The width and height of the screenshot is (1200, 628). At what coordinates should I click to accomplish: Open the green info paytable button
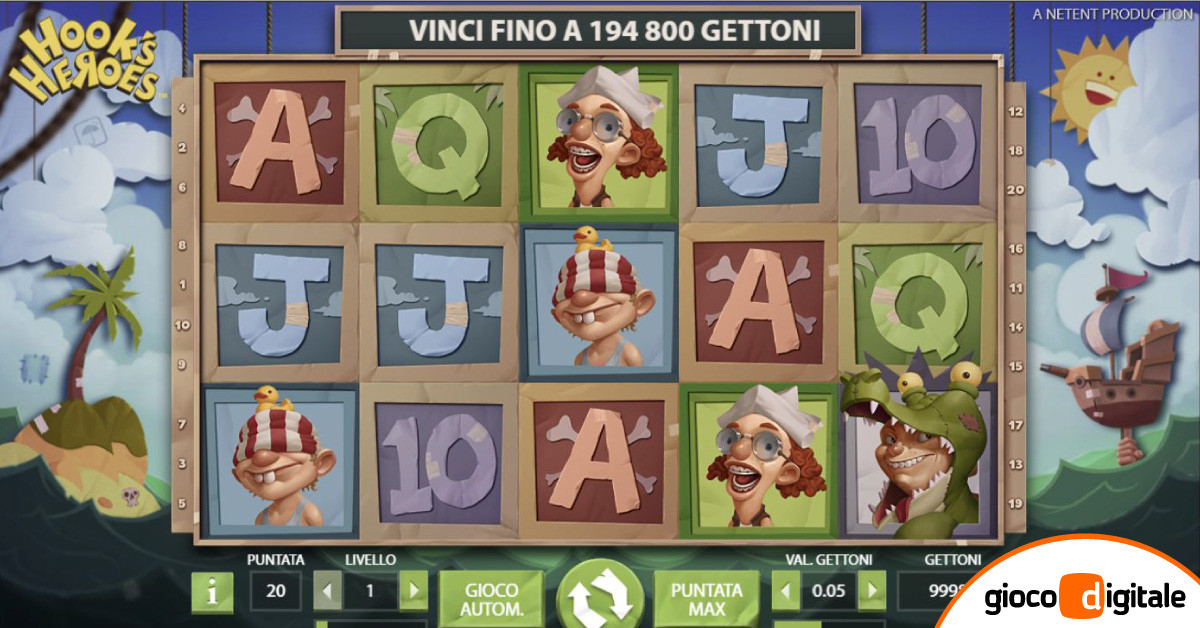coord(212,592)
